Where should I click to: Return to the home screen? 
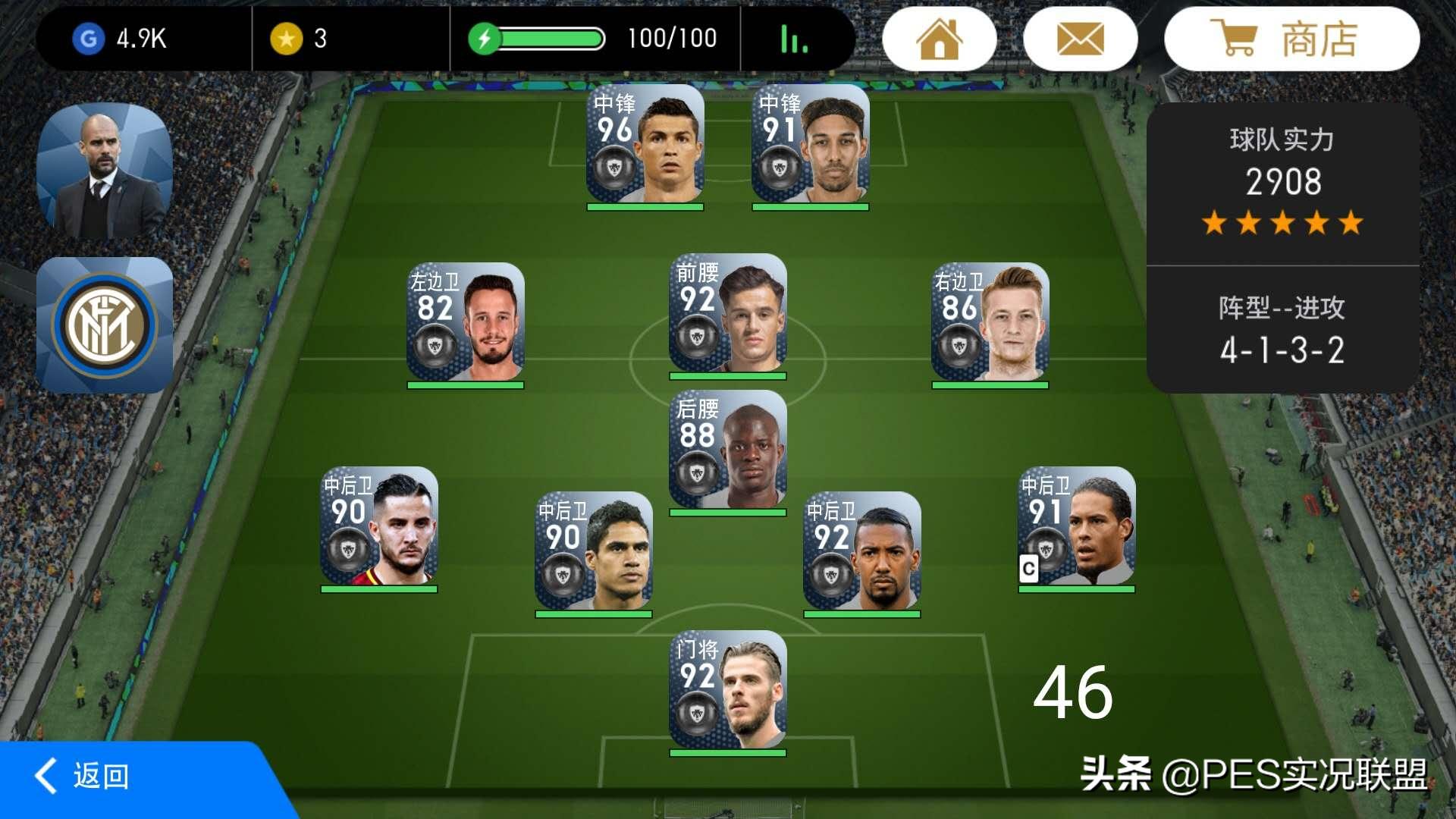point(939,39)
